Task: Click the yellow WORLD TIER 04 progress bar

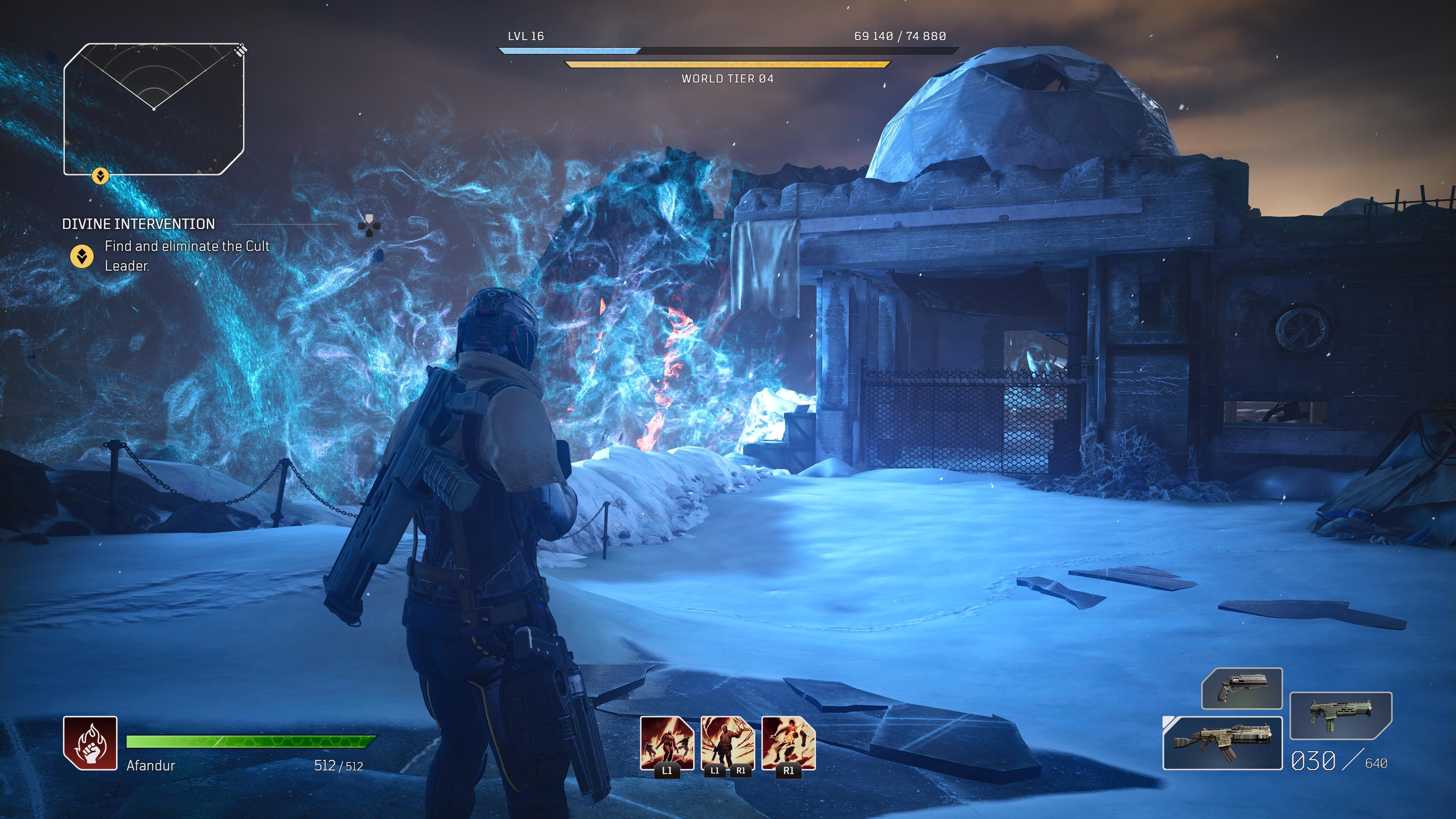Action: click(x=728, y=64)
